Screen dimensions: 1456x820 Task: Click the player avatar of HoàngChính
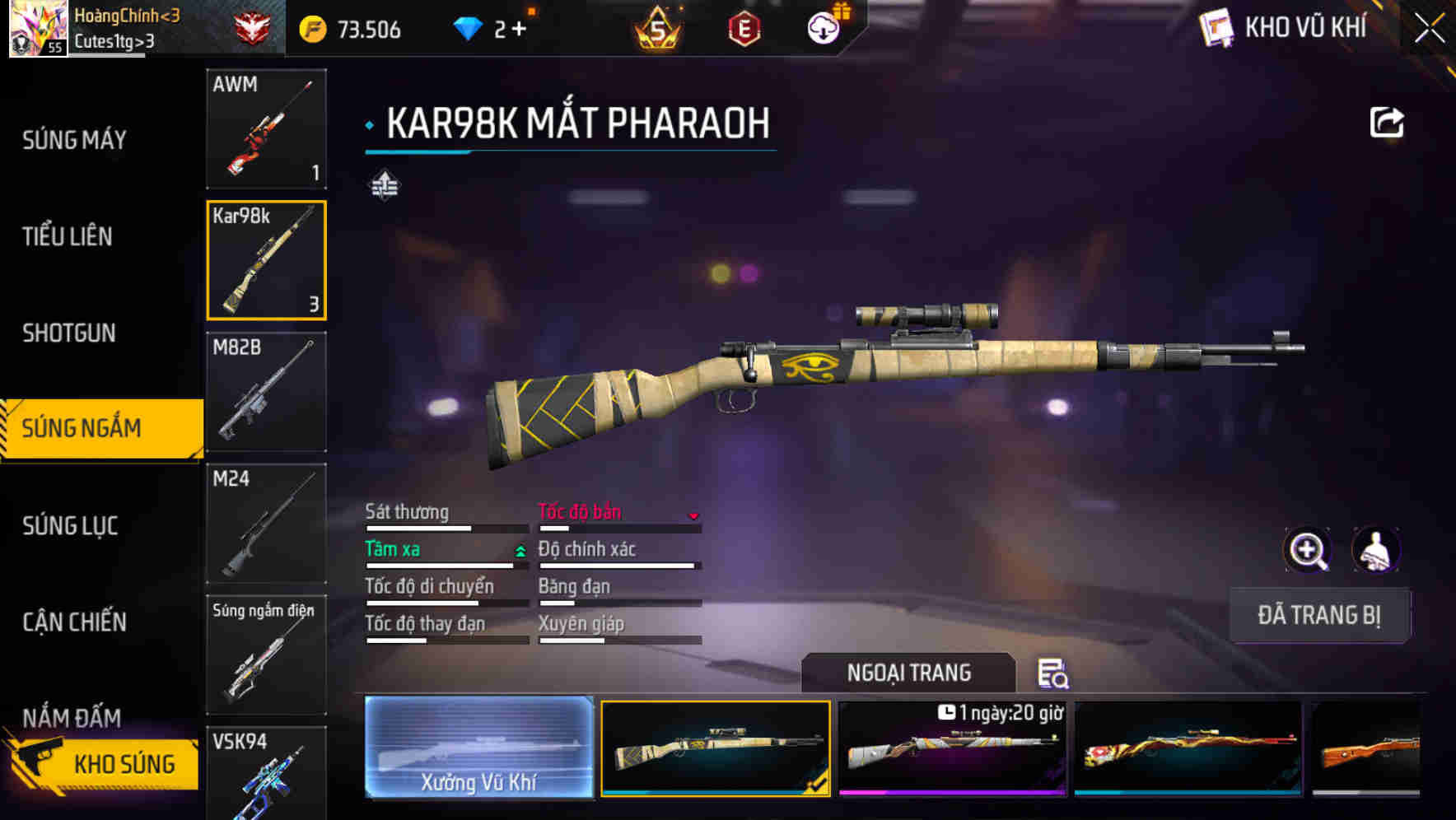coord(36,27)
